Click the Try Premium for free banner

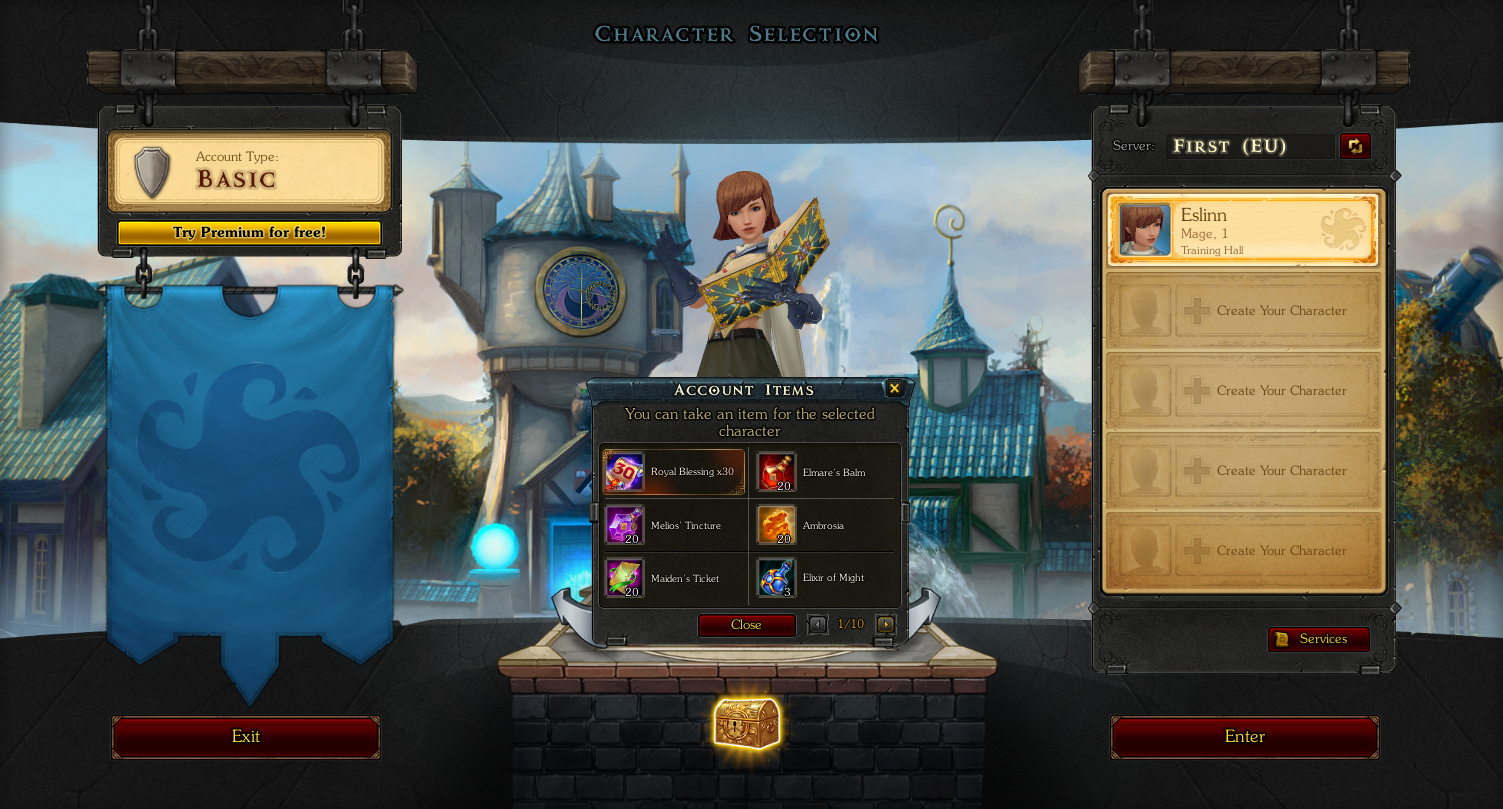coord(249,232)
